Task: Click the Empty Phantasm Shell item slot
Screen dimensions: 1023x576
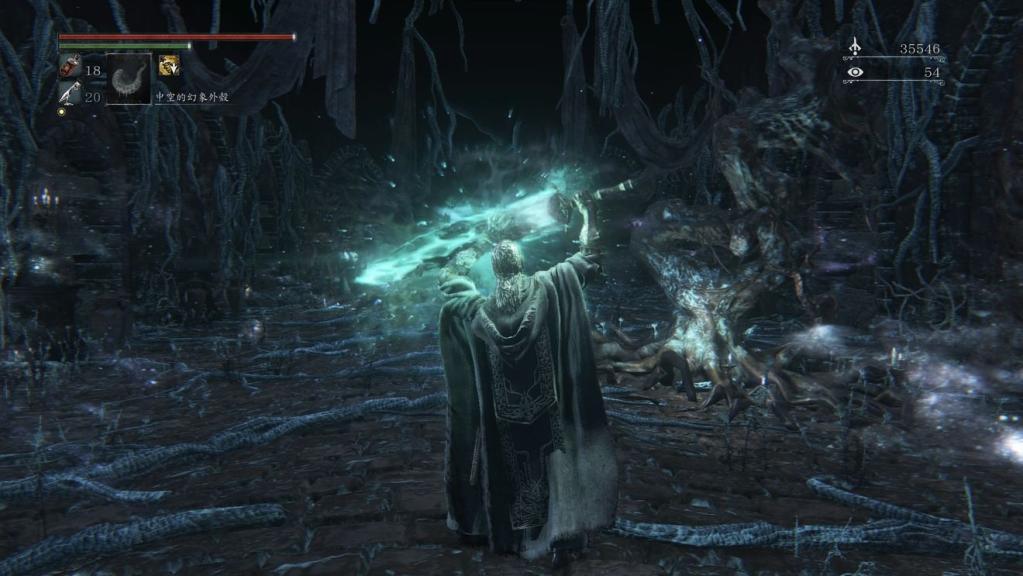Action: pos(129,80)
